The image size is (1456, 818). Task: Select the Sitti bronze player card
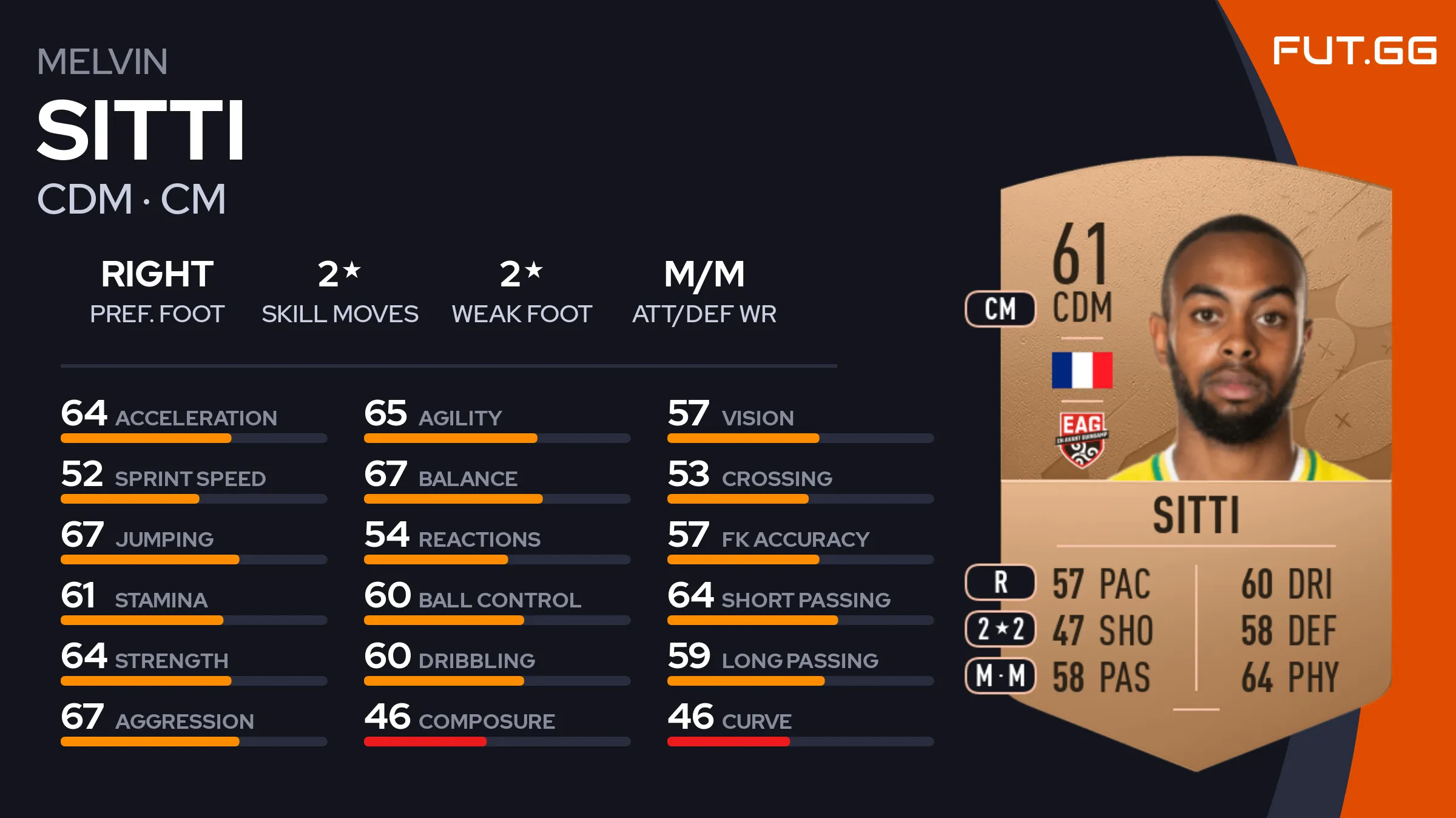(x=1195, y=461)
